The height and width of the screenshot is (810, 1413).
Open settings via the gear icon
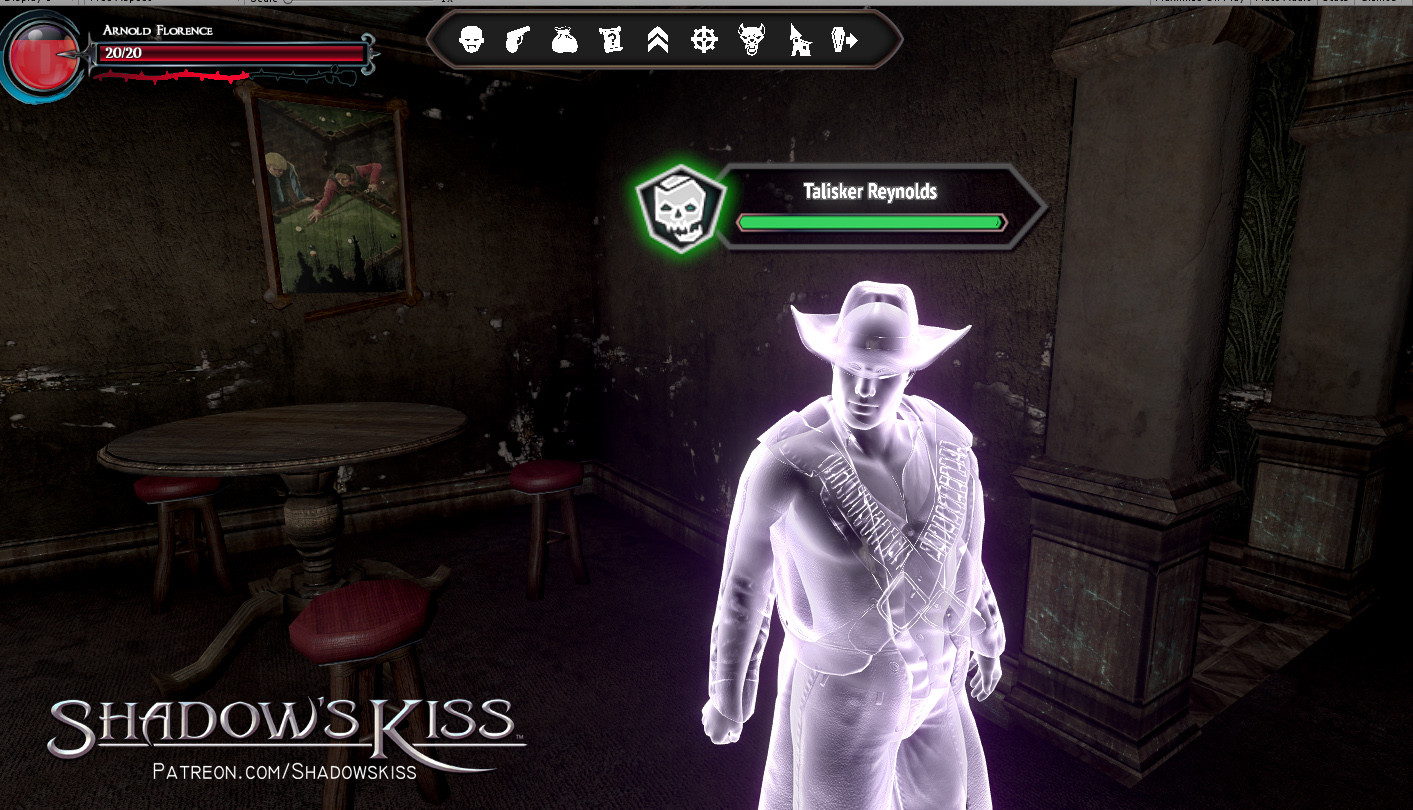pyautogui.click(x=703, y=39)
